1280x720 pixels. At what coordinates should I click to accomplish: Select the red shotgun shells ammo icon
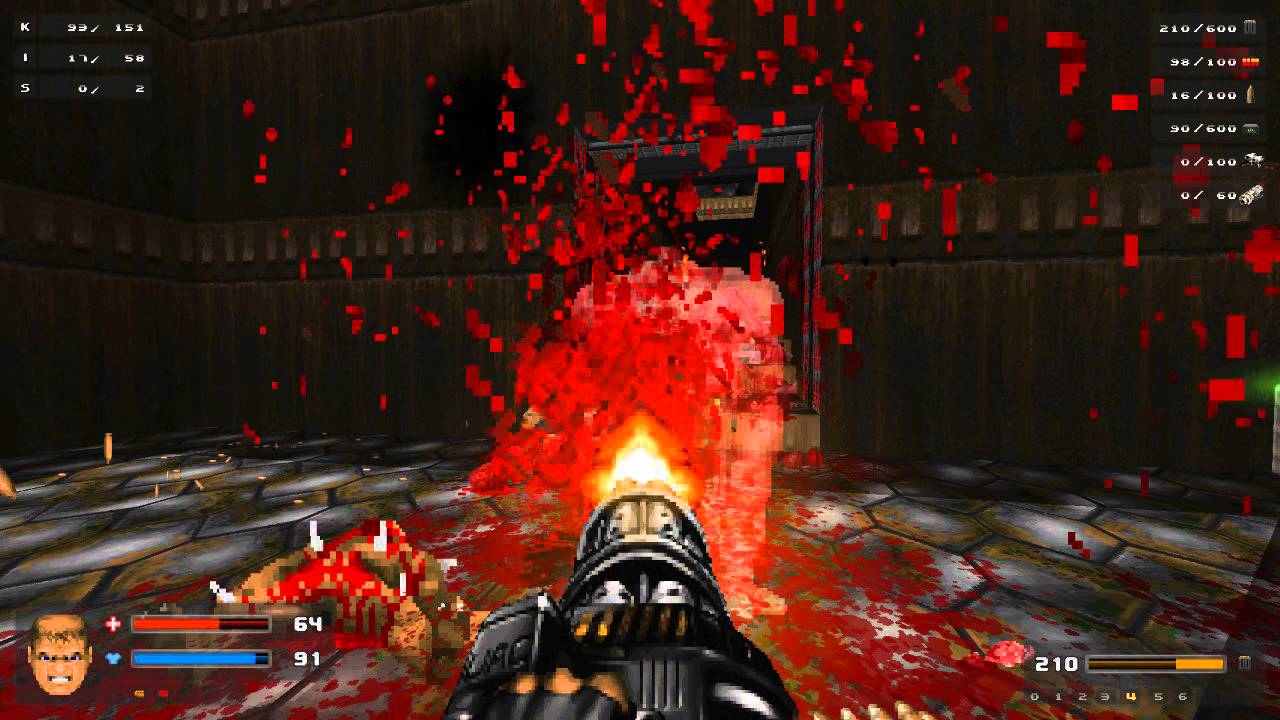(x=1250, y=62)
